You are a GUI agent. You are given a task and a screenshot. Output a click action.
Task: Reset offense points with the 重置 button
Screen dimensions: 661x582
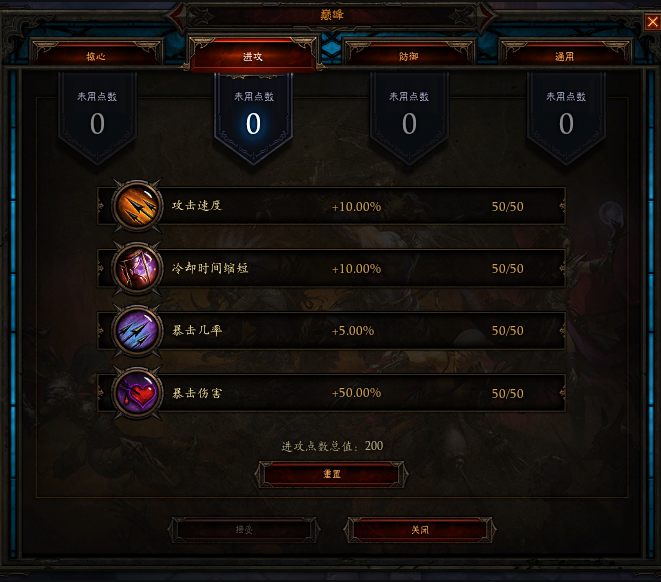331,474
